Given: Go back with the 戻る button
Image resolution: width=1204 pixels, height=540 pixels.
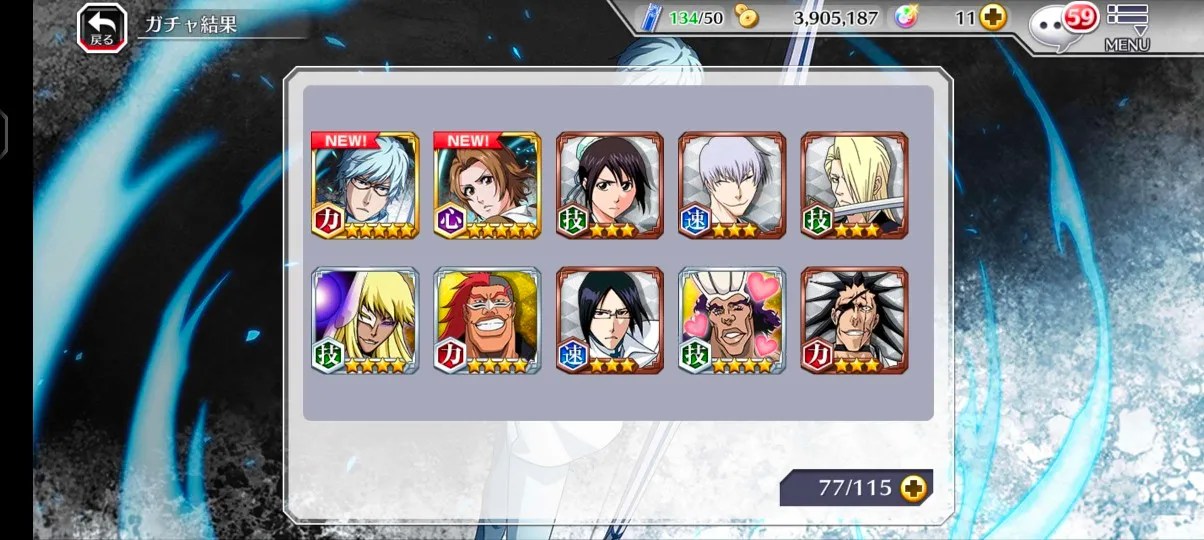Looking at the screenshot, I should click(x=102, y=27).
